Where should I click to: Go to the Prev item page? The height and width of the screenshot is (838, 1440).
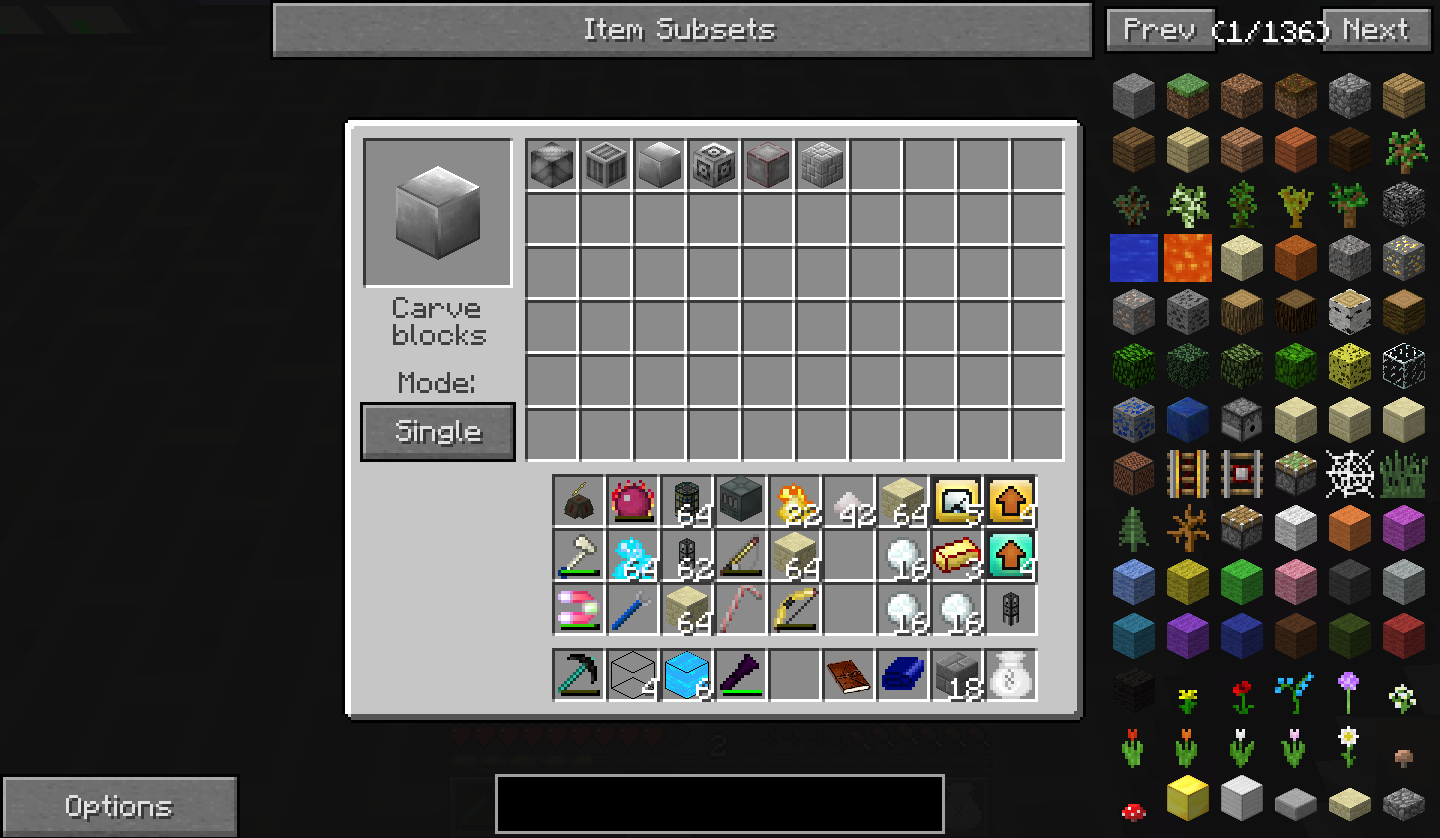1160,30
